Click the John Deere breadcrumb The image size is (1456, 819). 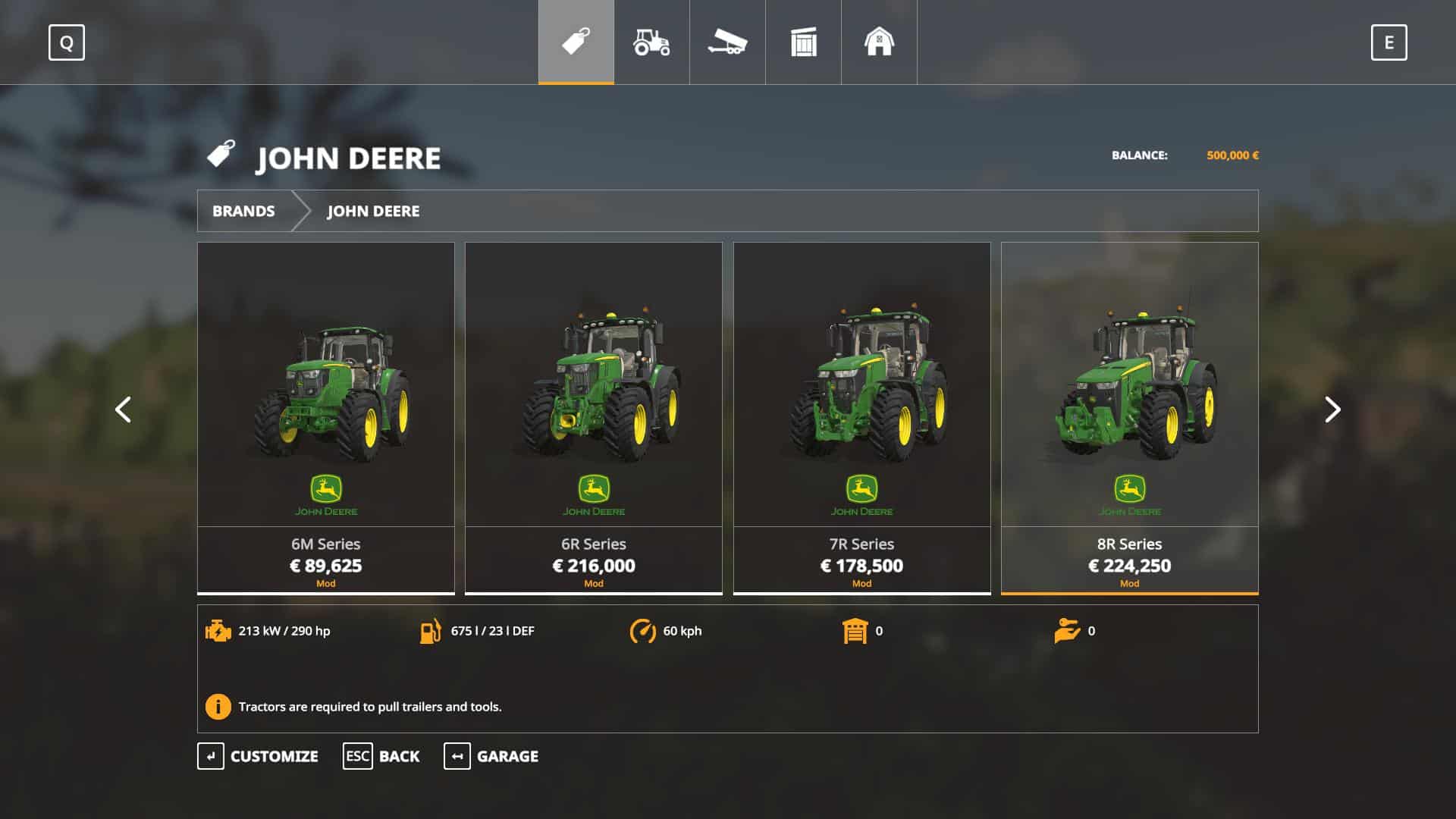click(x=373, y=211)
